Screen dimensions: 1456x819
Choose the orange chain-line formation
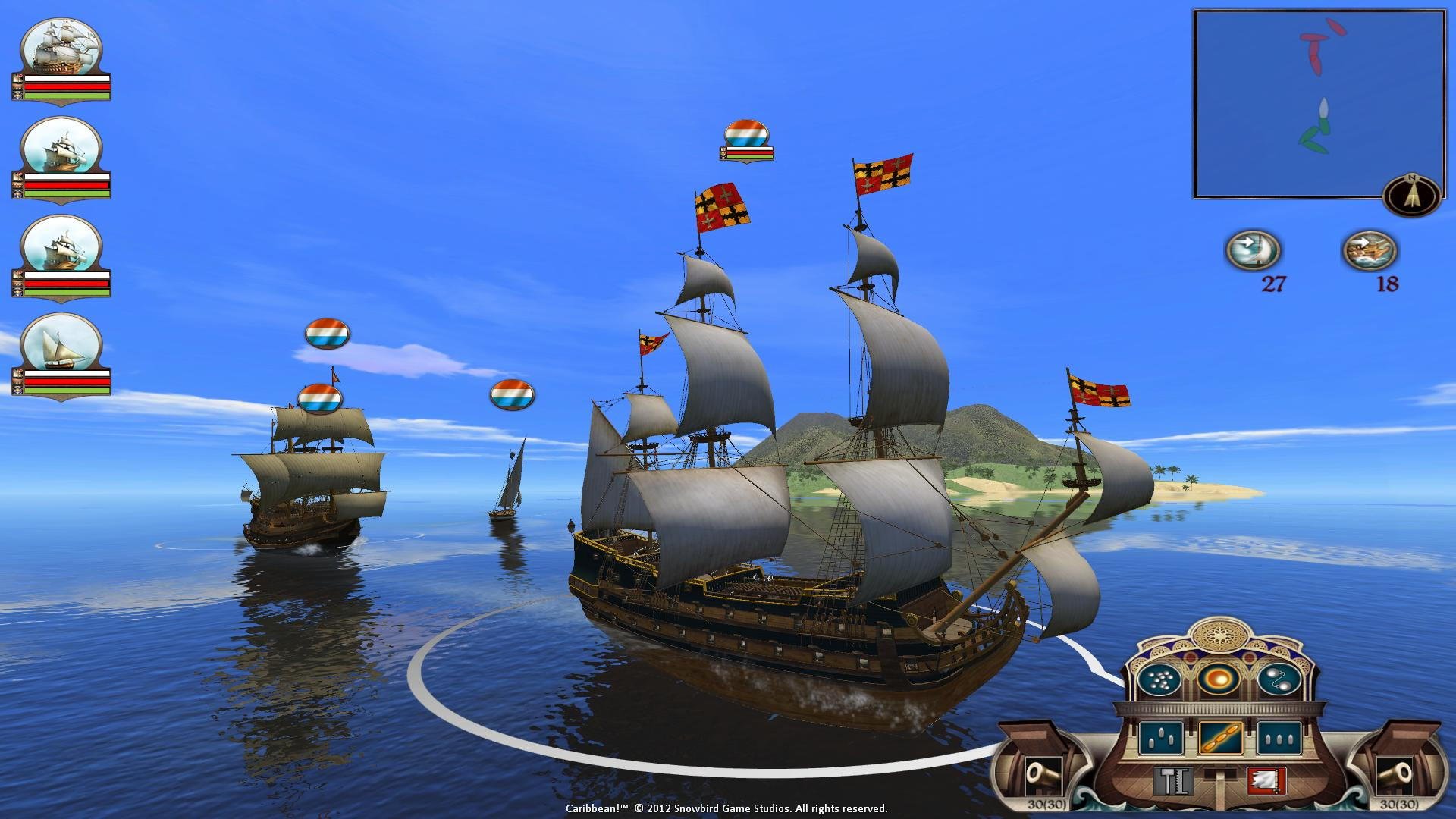[1220, 737]
